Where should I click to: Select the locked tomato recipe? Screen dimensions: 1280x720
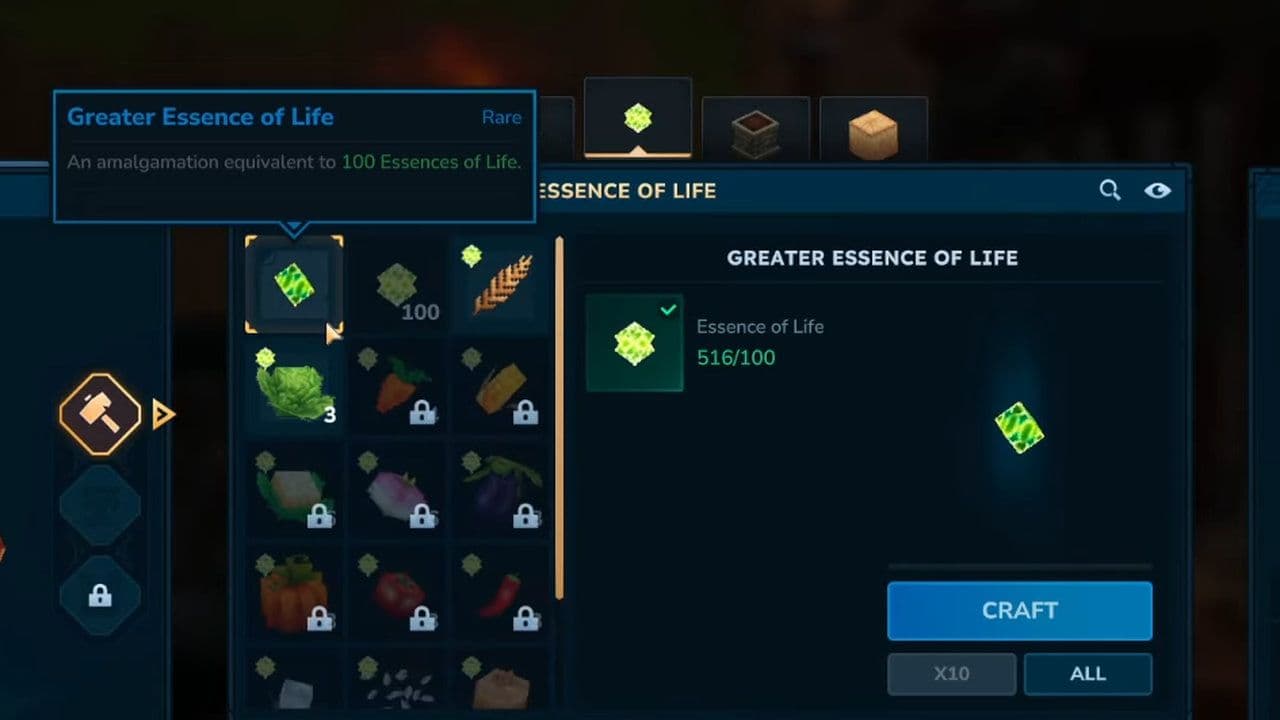pyautogui.click(x=397, y=594)
